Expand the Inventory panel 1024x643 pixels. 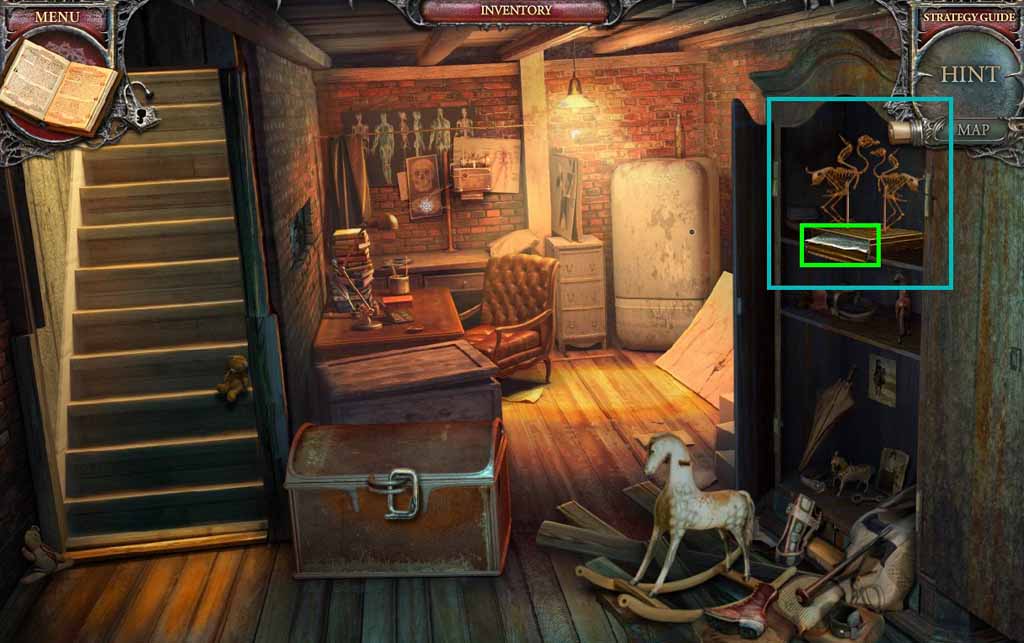point(515,11)
